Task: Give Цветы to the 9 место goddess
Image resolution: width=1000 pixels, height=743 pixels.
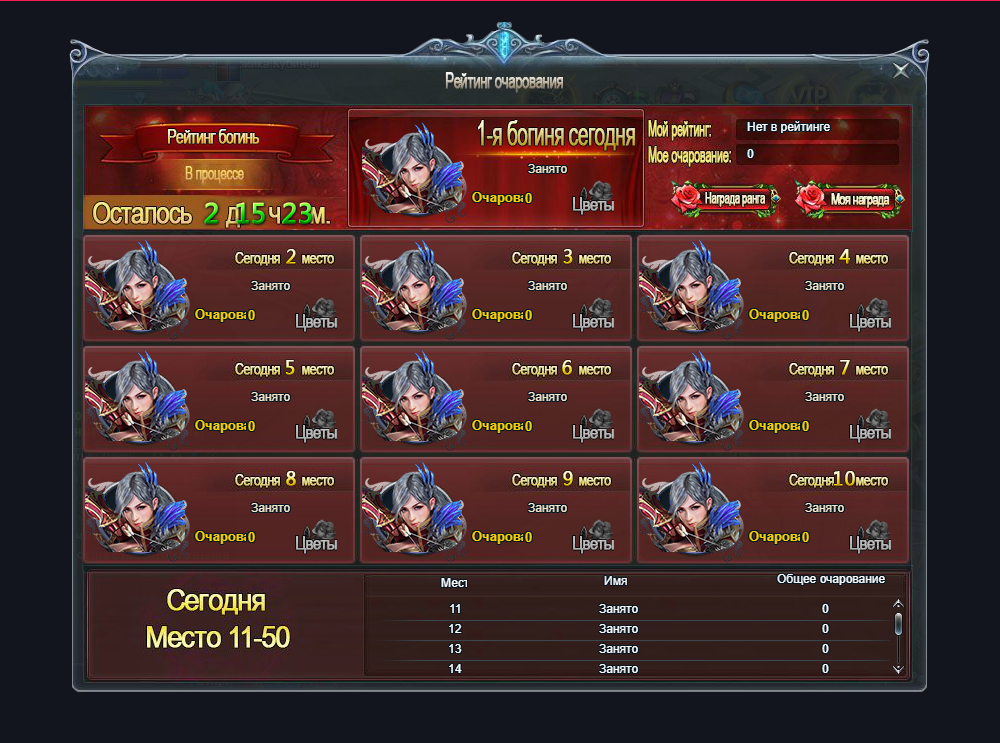Action: 593,538
